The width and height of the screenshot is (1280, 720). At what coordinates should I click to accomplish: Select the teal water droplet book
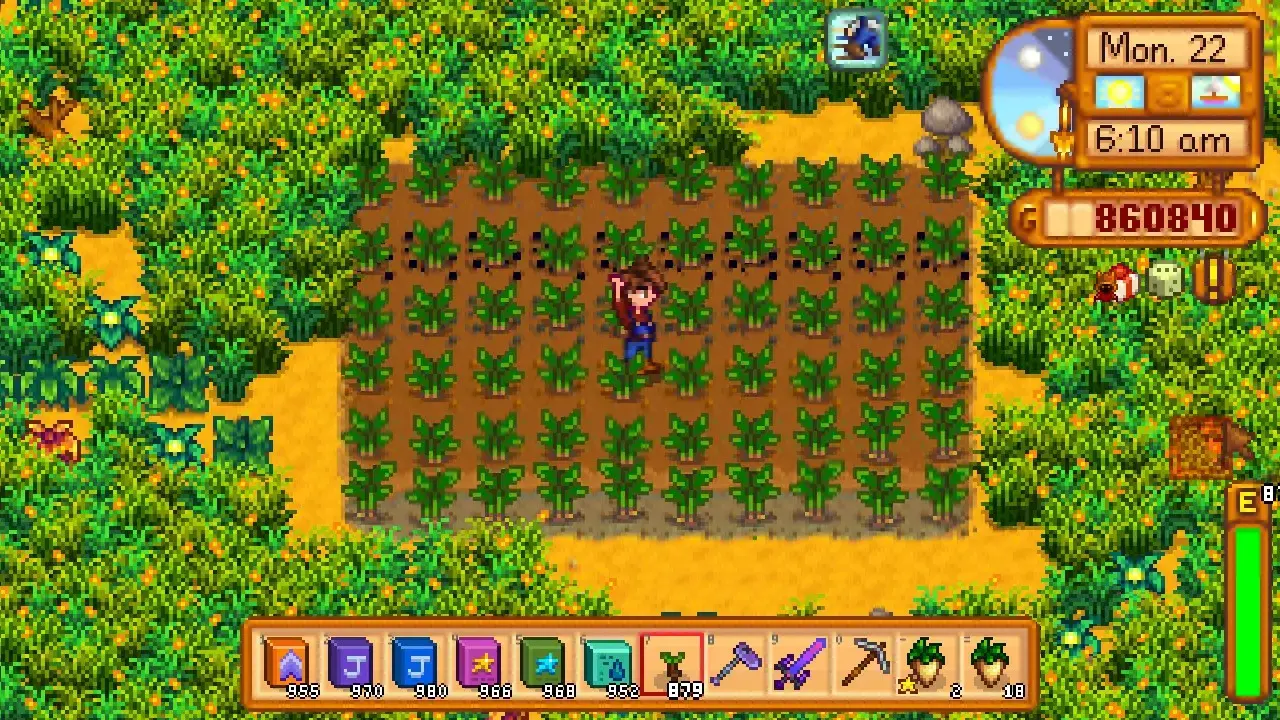click(609, 660)
